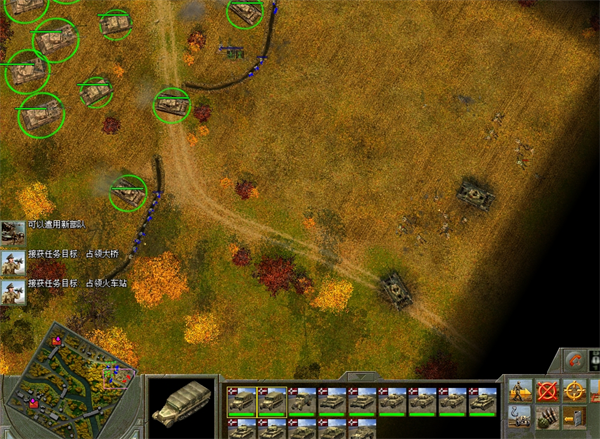Activate the move command with walking soldier icon
The width and height of the screenshot is (600, 439).
click(x=520, y=391)
